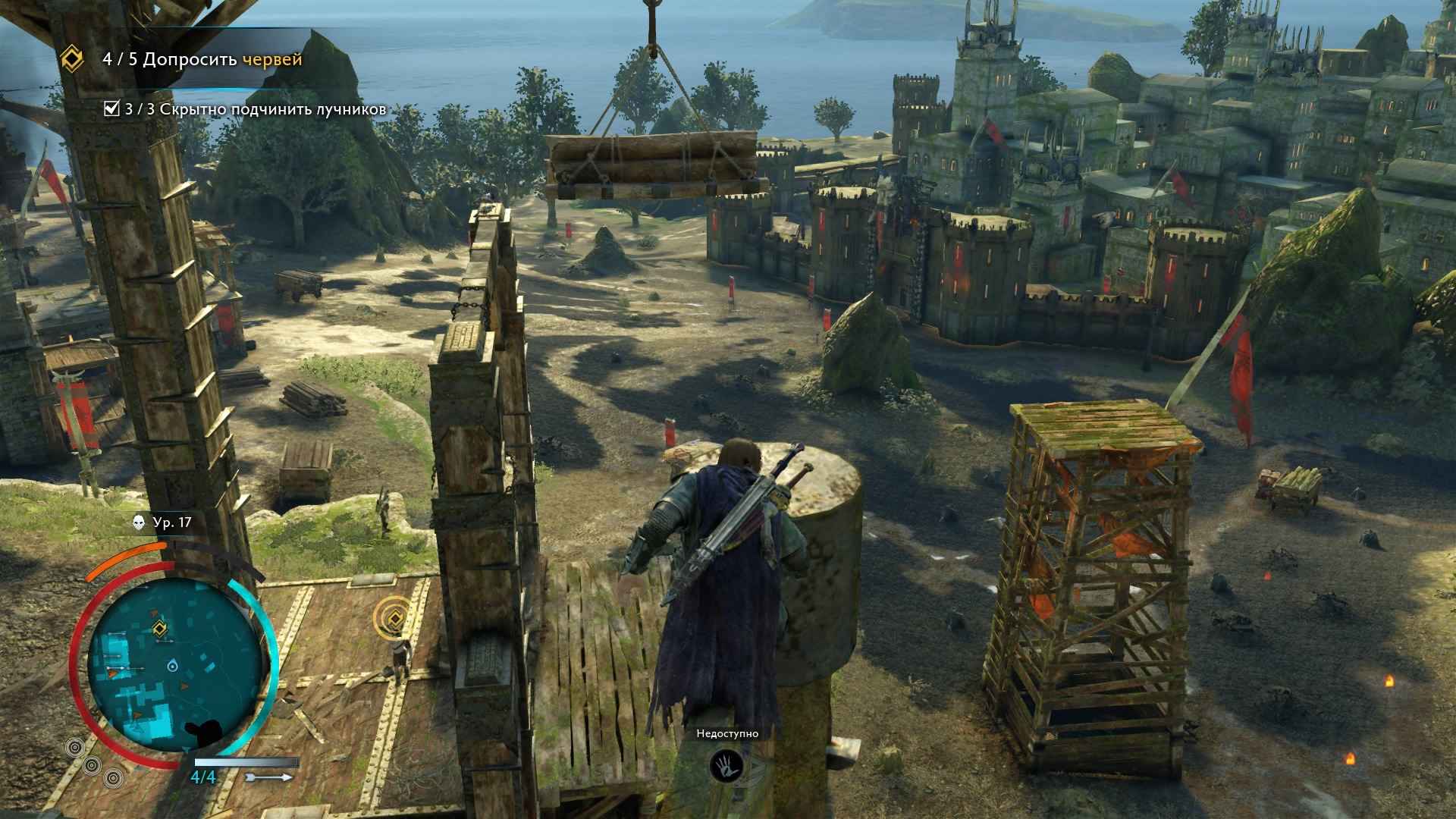Click the player position marker on the minimap
1456x819 pixels.
click(x=174, y=666)
